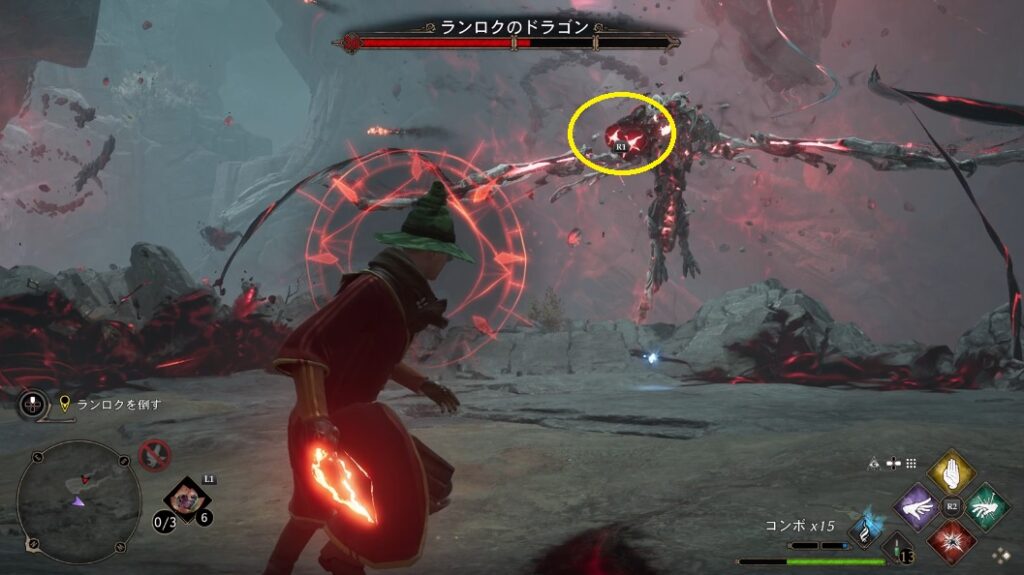Use the L1 tool wheel item slot
Image resolution: width=1024 pixels, height=575 pixels.
point(187,495)
